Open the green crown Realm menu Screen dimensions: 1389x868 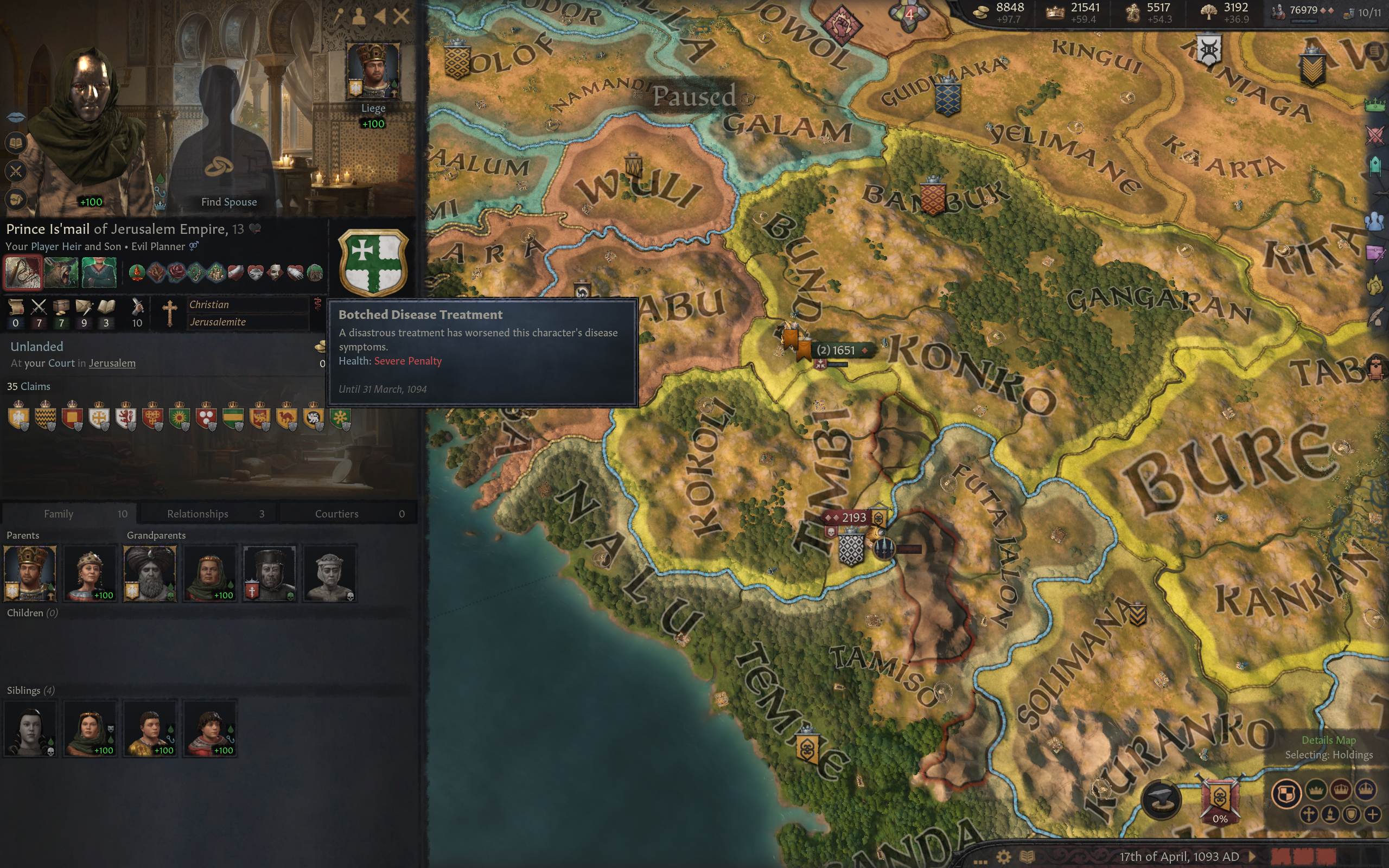1375,105
